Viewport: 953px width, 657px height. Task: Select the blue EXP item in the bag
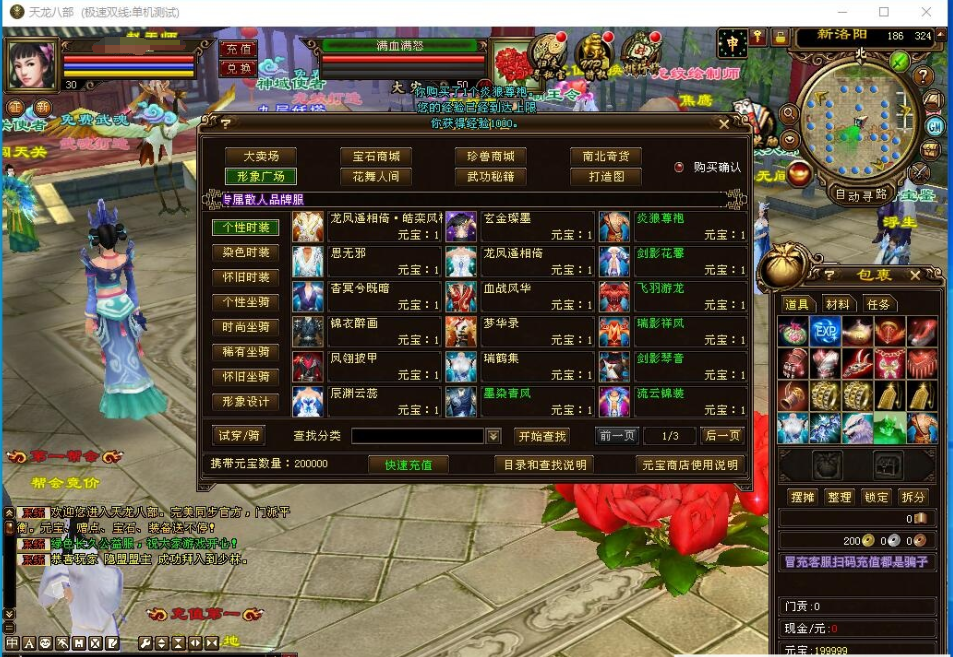pyautogui.click(x=825, y=332)
